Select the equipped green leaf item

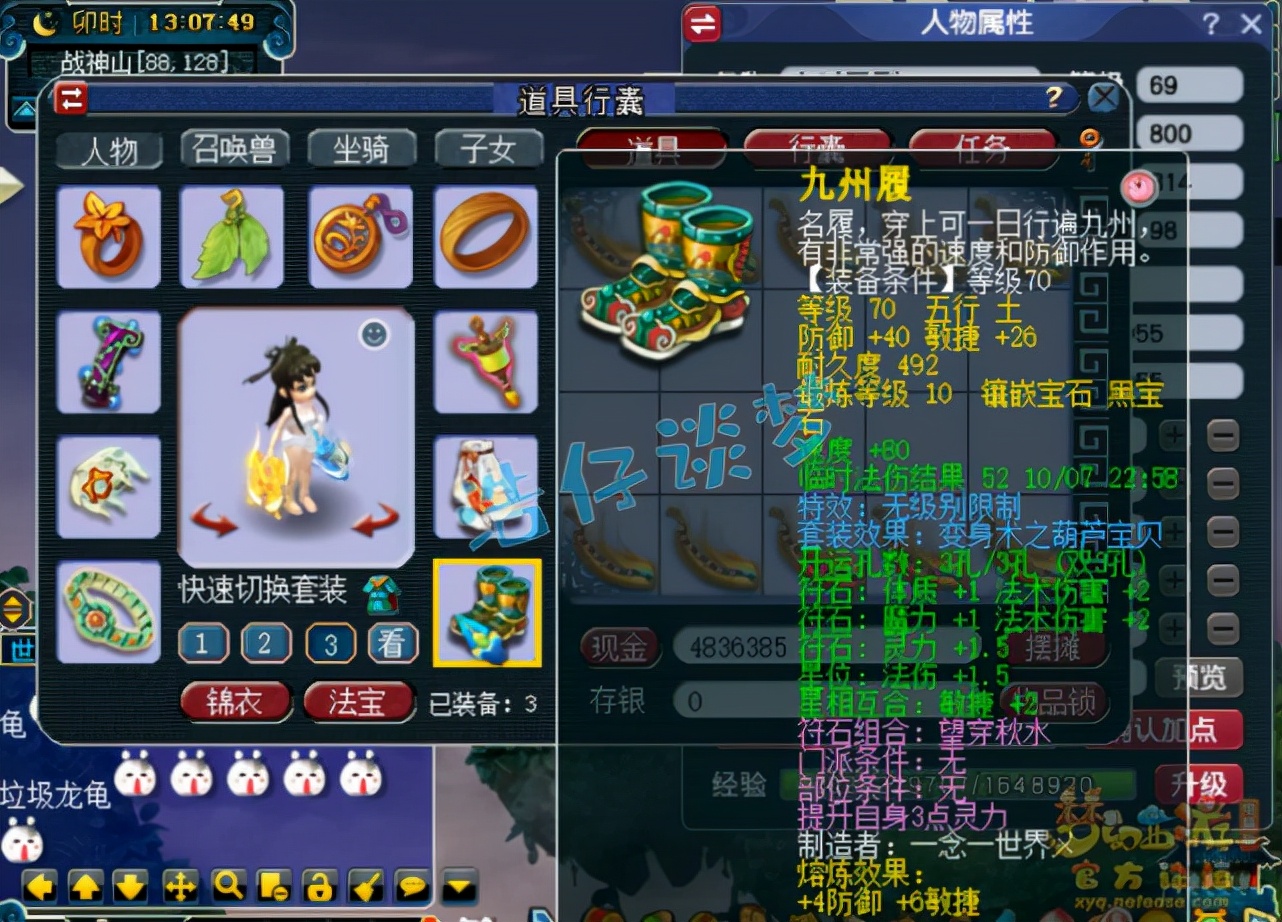(233, 238)
